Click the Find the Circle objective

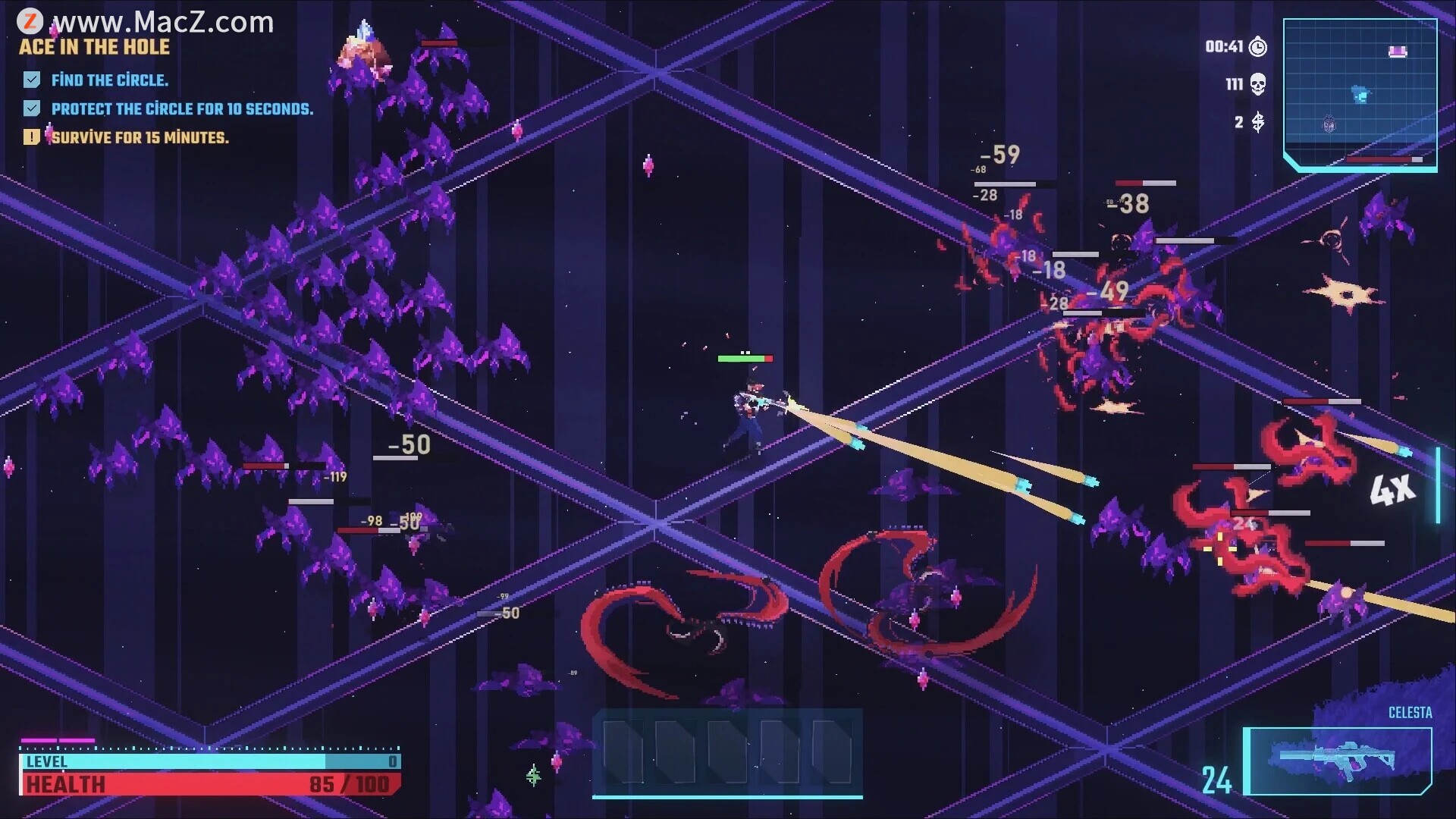[109, 80]
